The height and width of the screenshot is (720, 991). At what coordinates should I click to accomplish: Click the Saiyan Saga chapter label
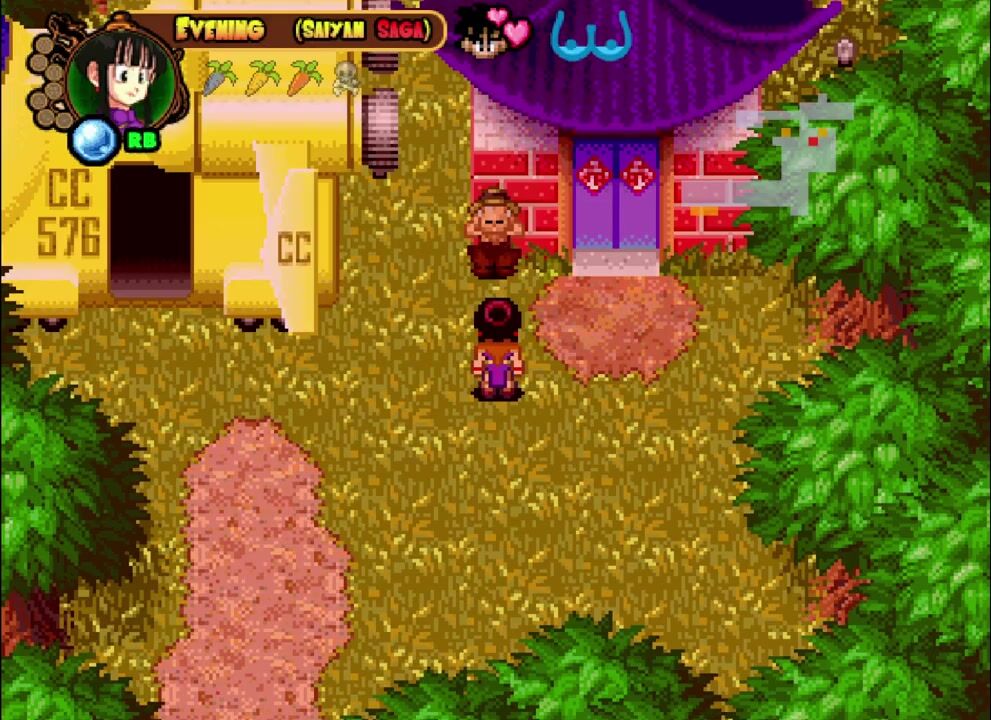coord(363,30)
